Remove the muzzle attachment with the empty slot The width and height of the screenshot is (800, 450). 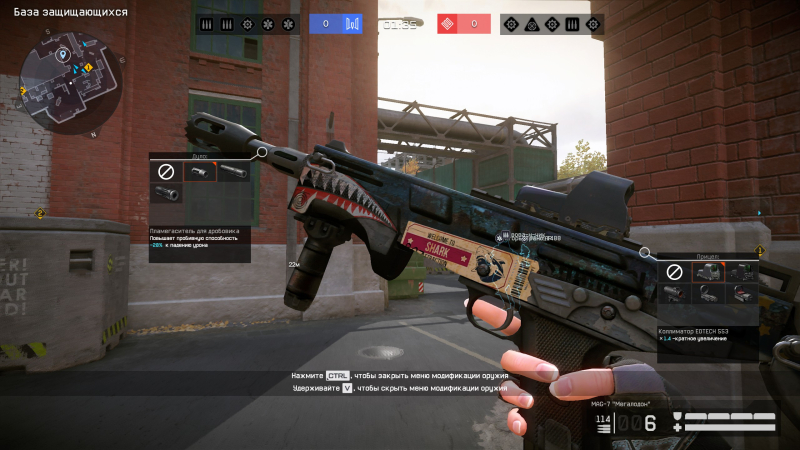coord(165,172)
